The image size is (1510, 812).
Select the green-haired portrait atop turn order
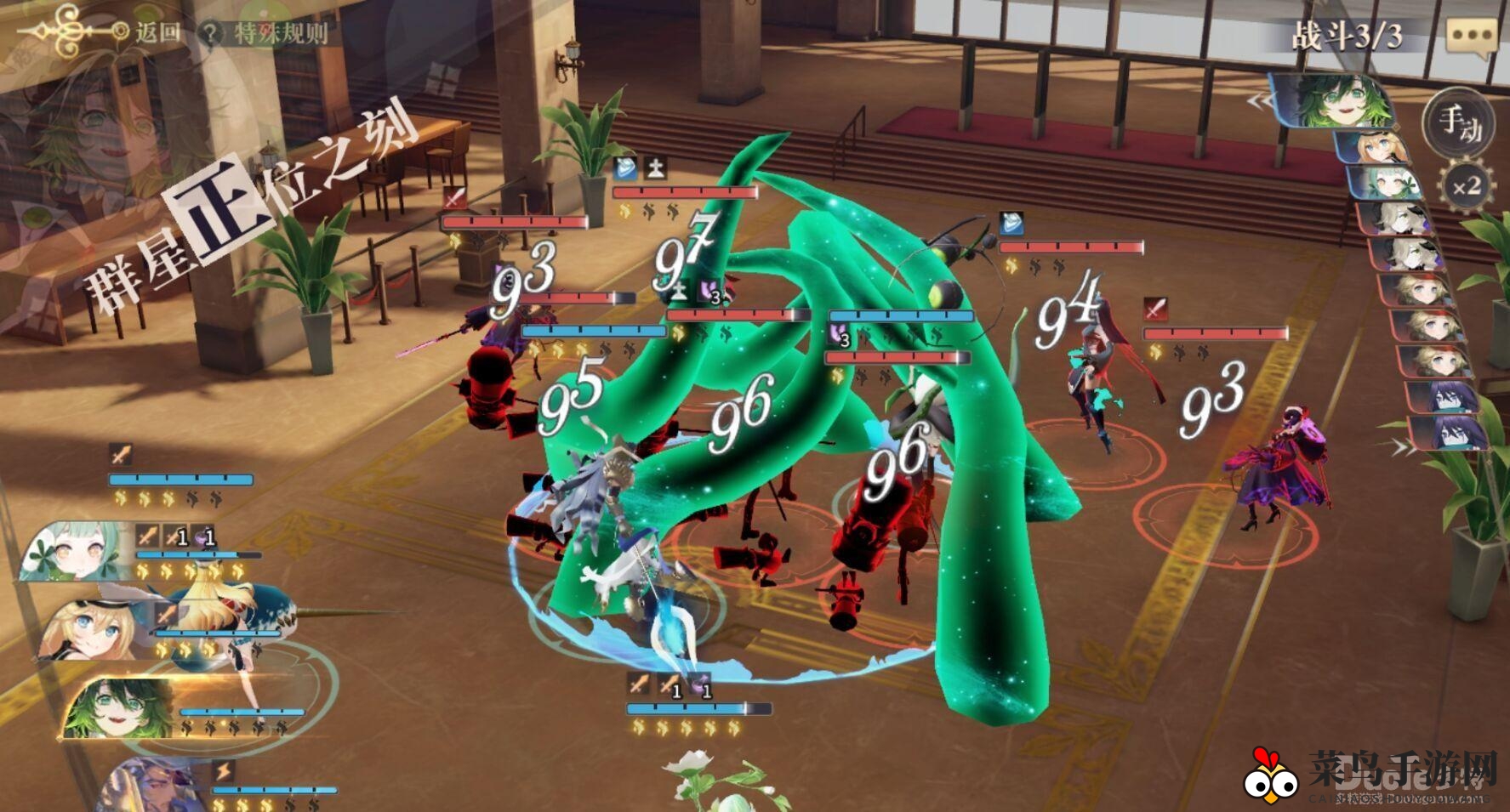(x=1335, y=101)
